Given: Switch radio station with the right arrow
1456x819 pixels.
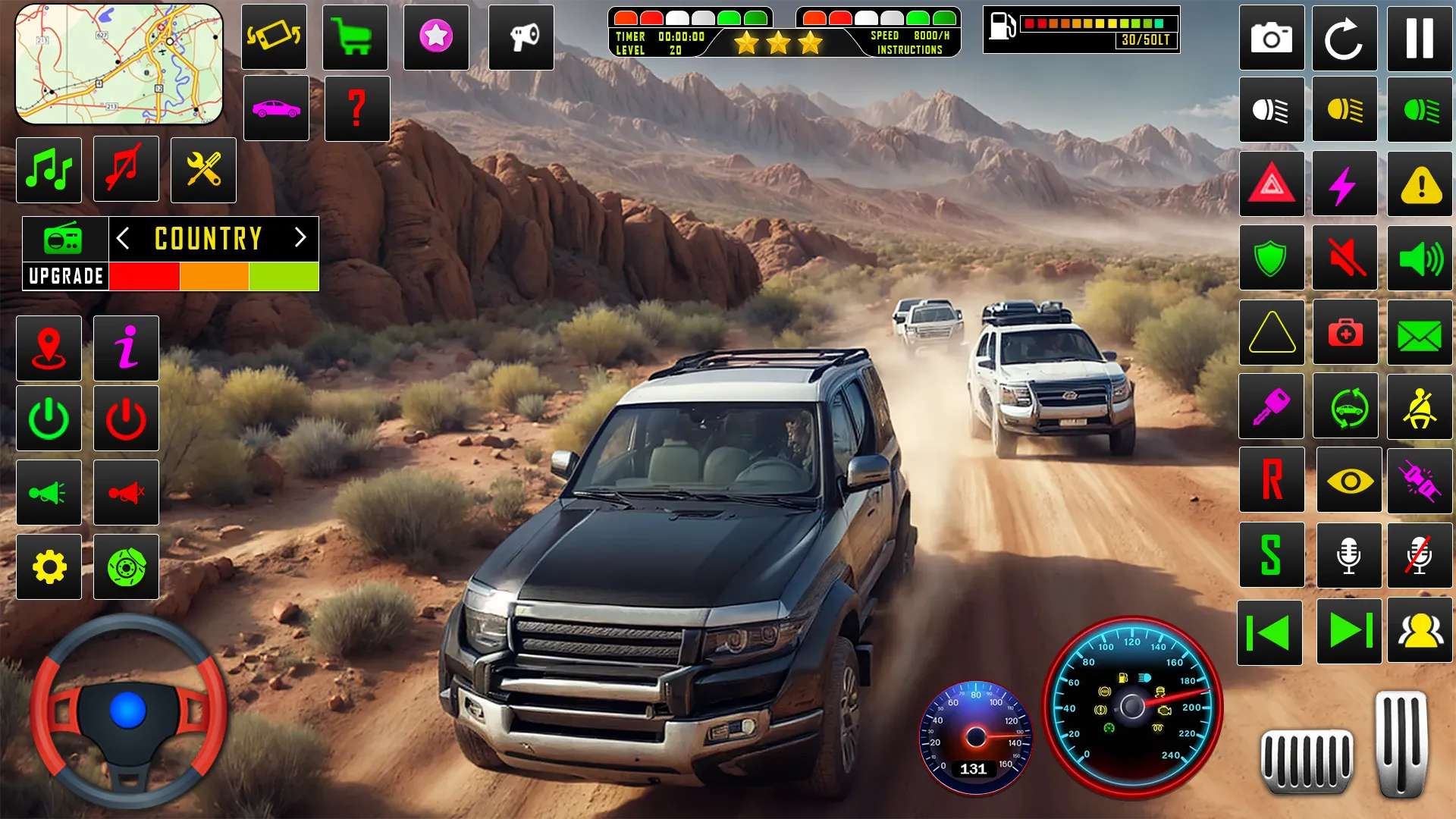Looking at the screenshot, I should click(x=300, y=238).
